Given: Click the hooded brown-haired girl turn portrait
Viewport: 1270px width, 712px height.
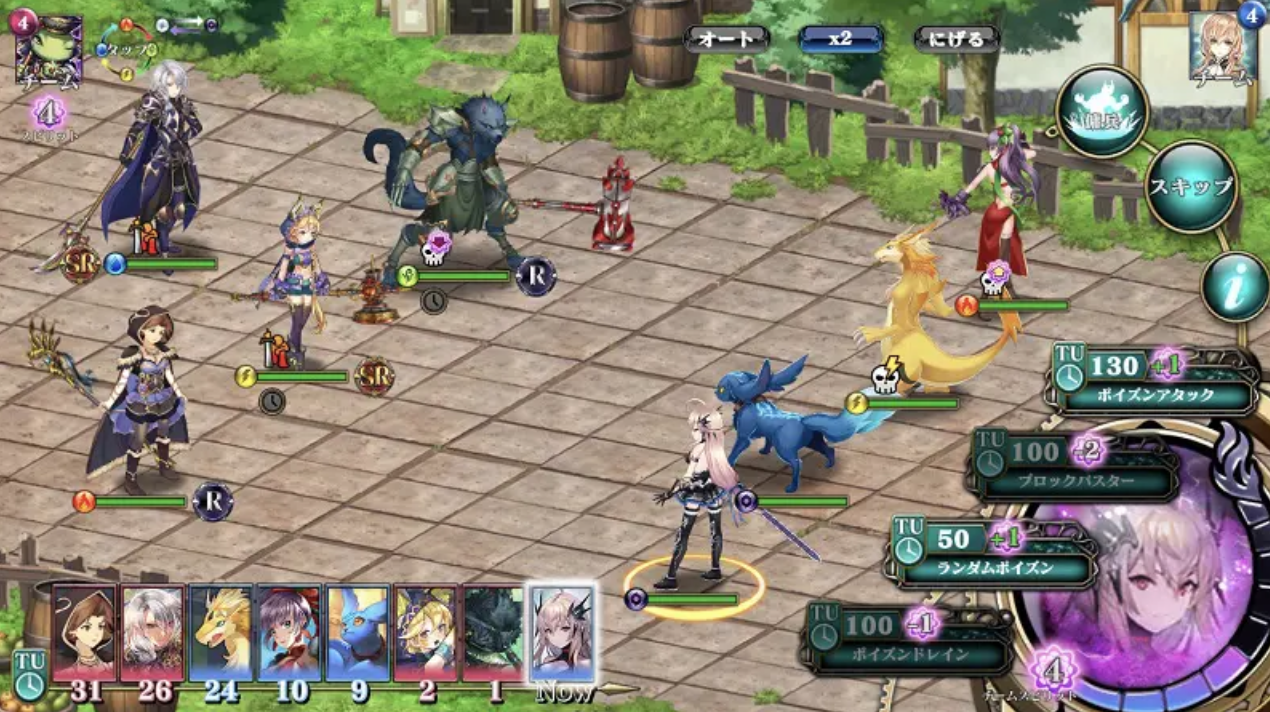Looking at the screenshot, I should [x=84, y=633].
